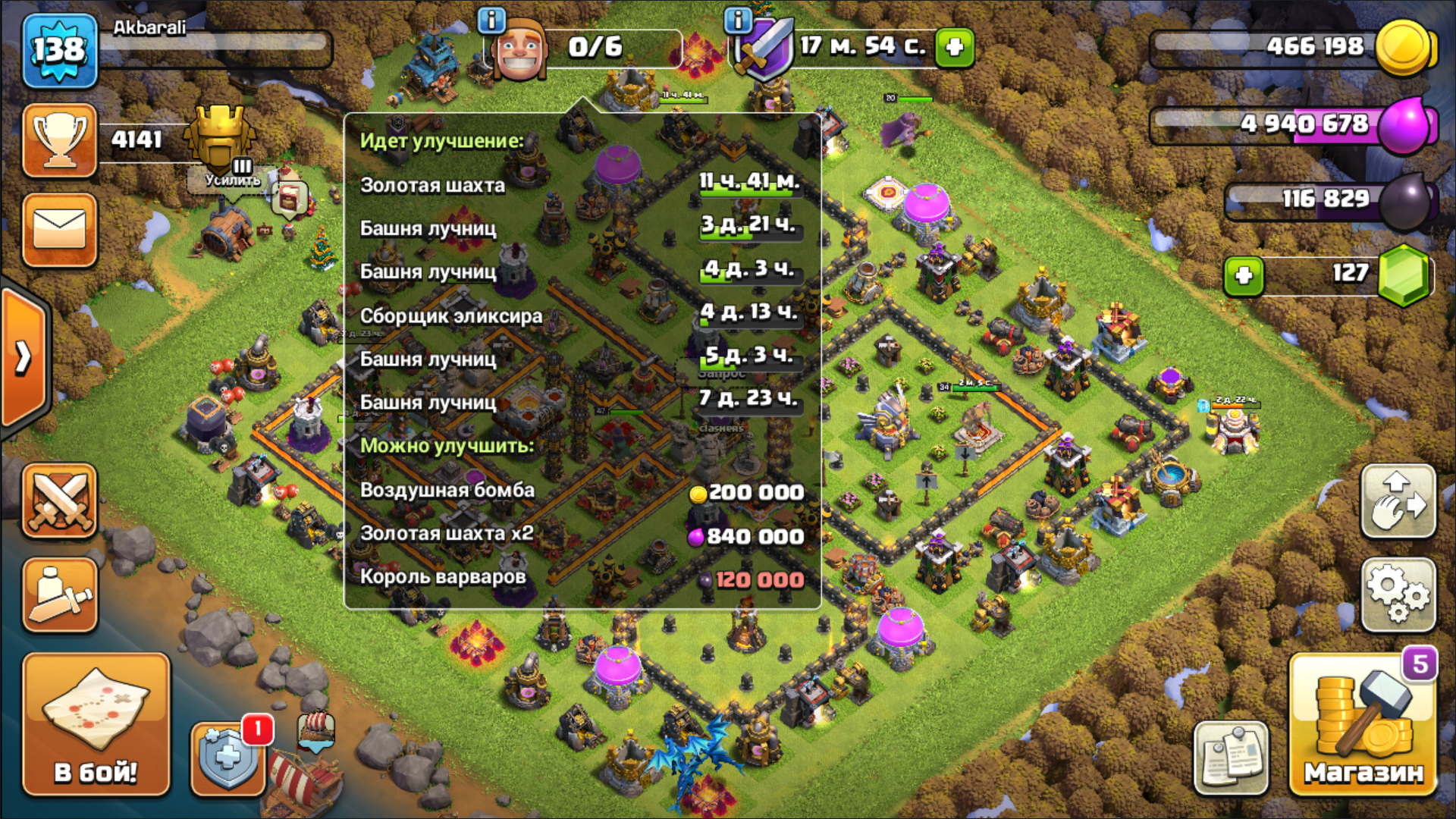Start an attack with В бой! button
The height and width of the screenshot is (819, 1456).
(96, 724)
